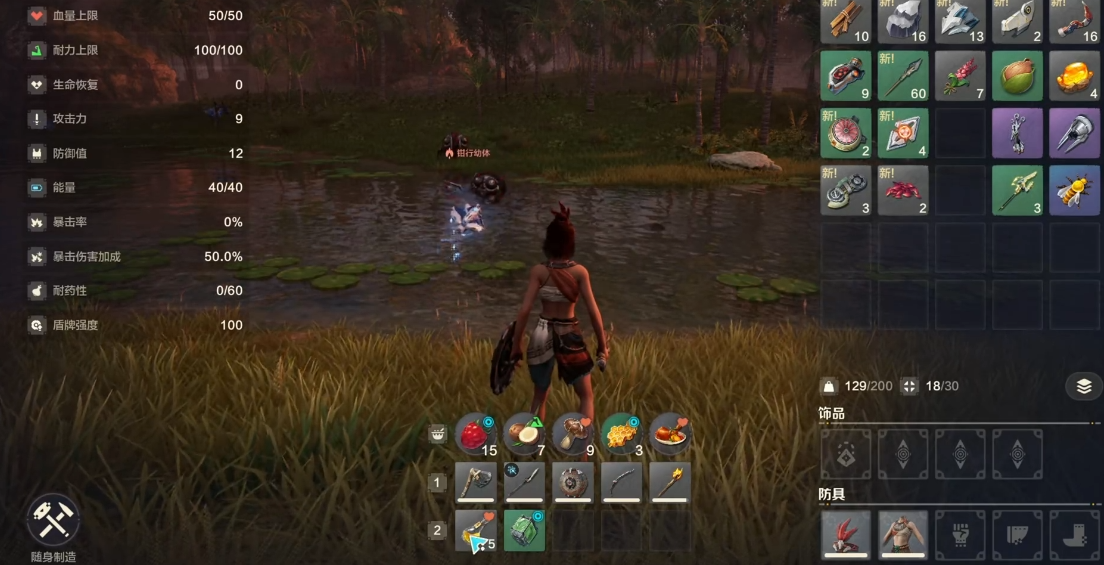Screen dimensions: 1104x565
Task: Select the bow in the hotbar
Action: [622, 482]
